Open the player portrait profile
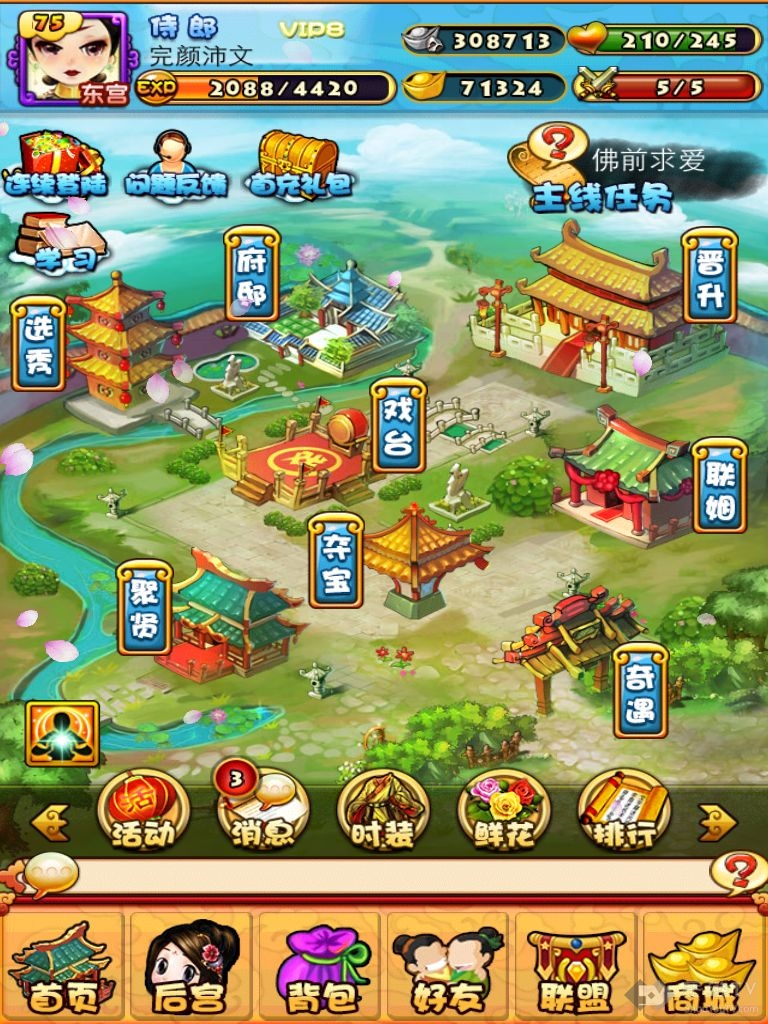Image resolution: width=768 pixels, height=1024 pixels. click(72, 58)
